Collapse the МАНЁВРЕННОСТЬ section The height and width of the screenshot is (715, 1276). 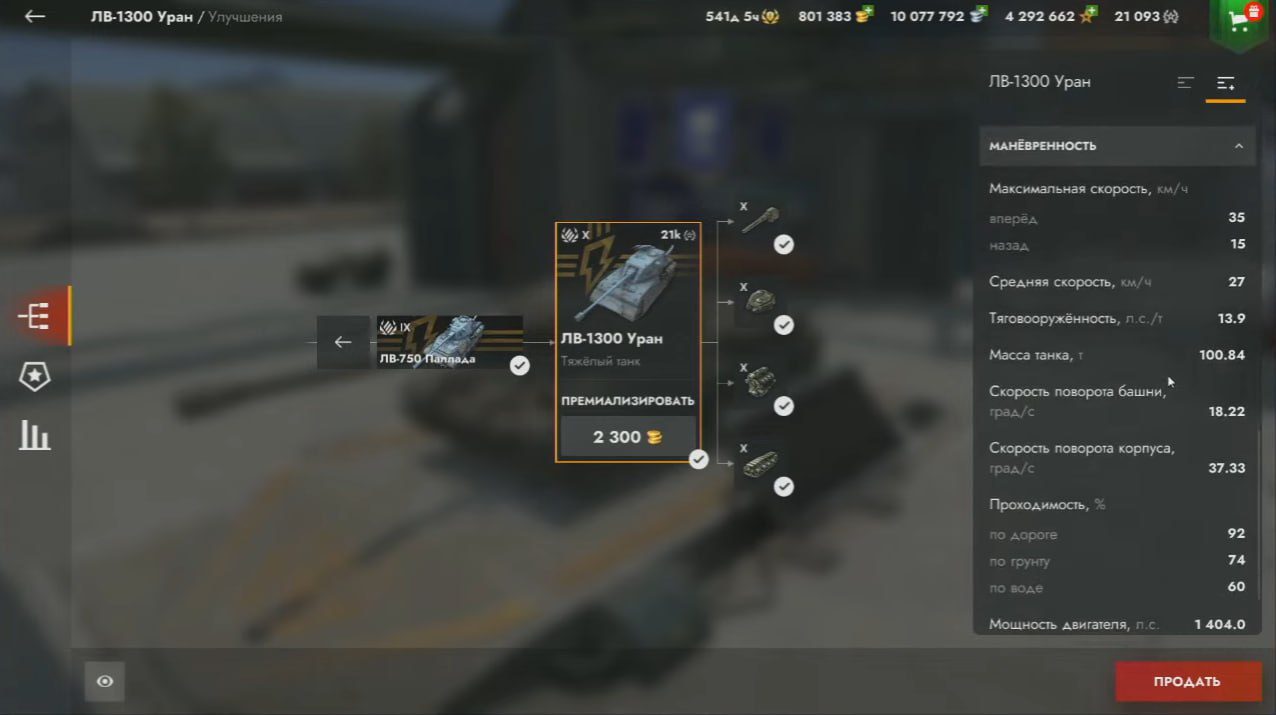[1238, 146]
